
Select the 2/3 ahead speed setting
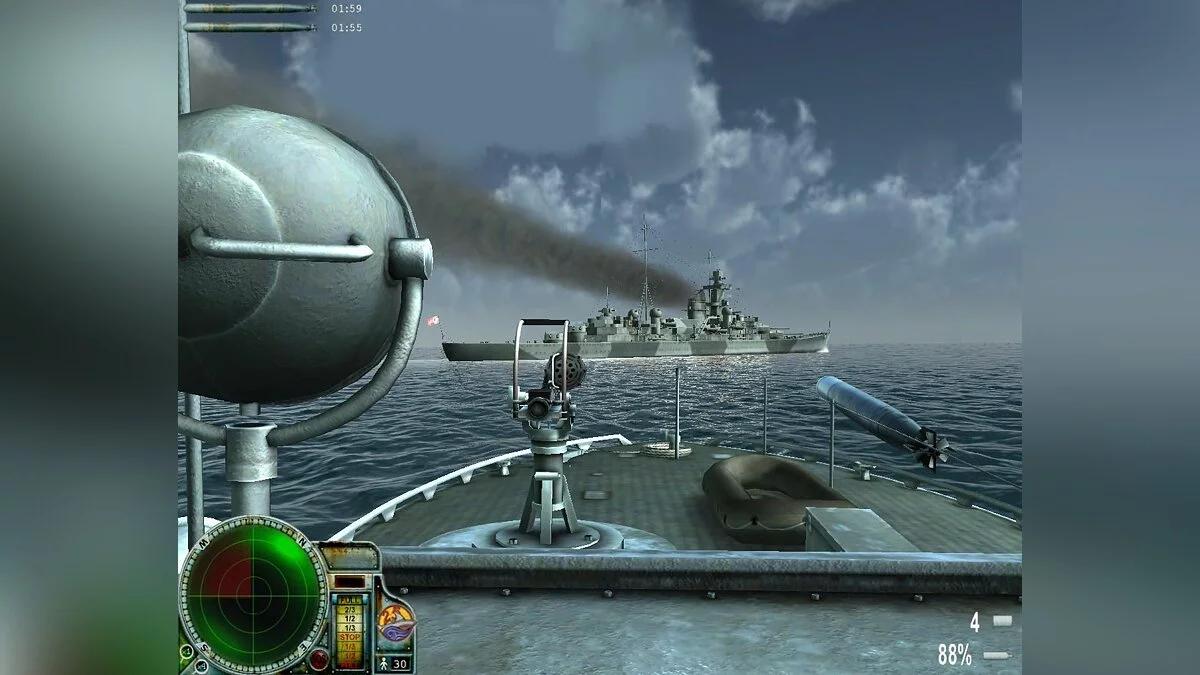350,610
